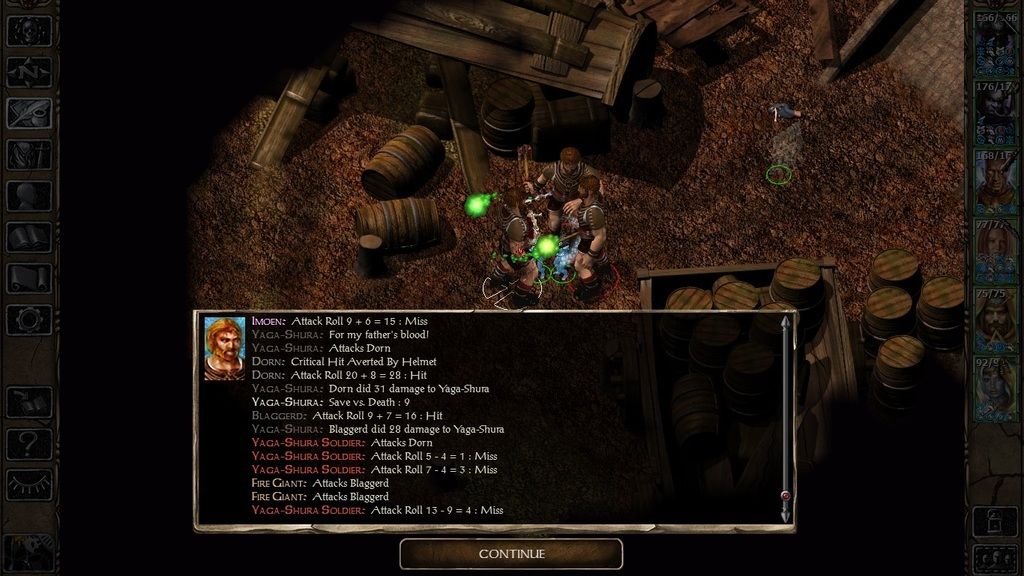Open the area map with the compass icon
This screenshot has width=1024, height=576.
point(28,71)
